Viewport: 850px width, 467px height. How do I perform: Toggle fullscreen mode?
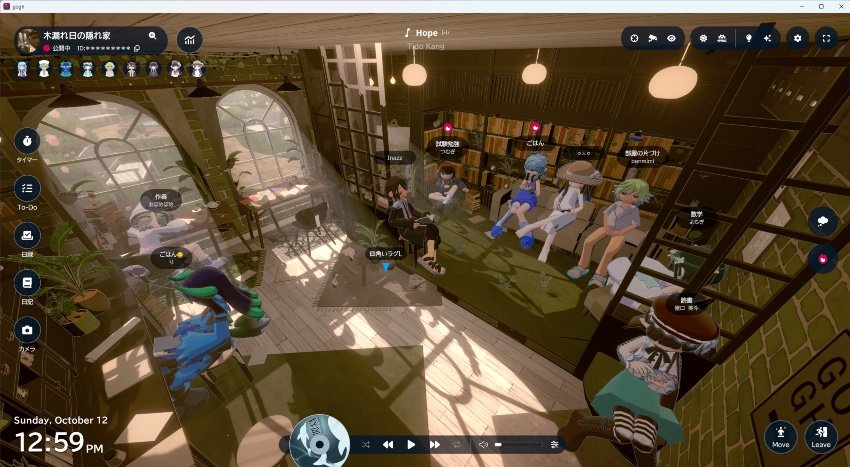pos(826,38)
